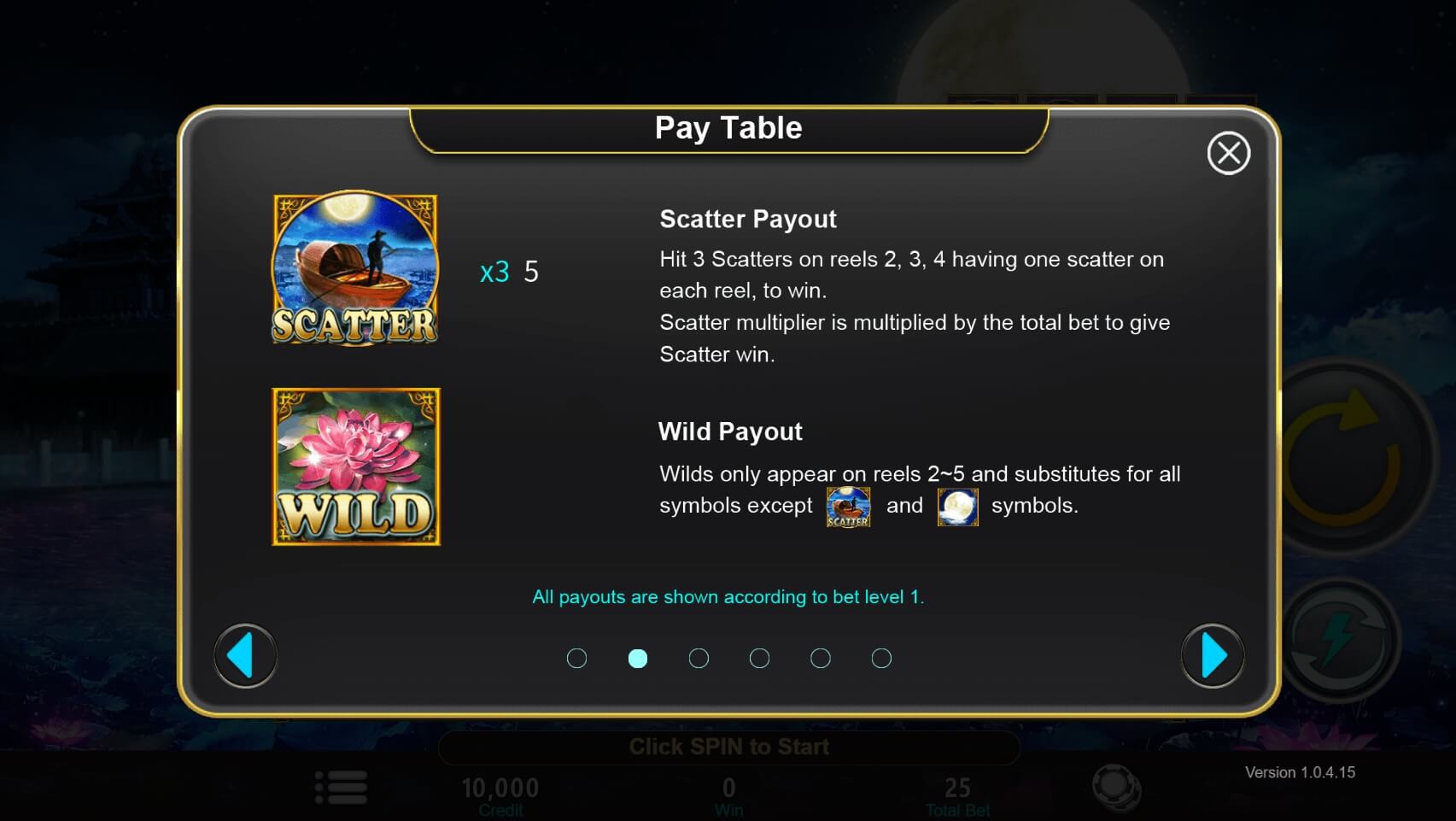Select the fourth pagination dot

pyautogui.click(x=759, y=658)
